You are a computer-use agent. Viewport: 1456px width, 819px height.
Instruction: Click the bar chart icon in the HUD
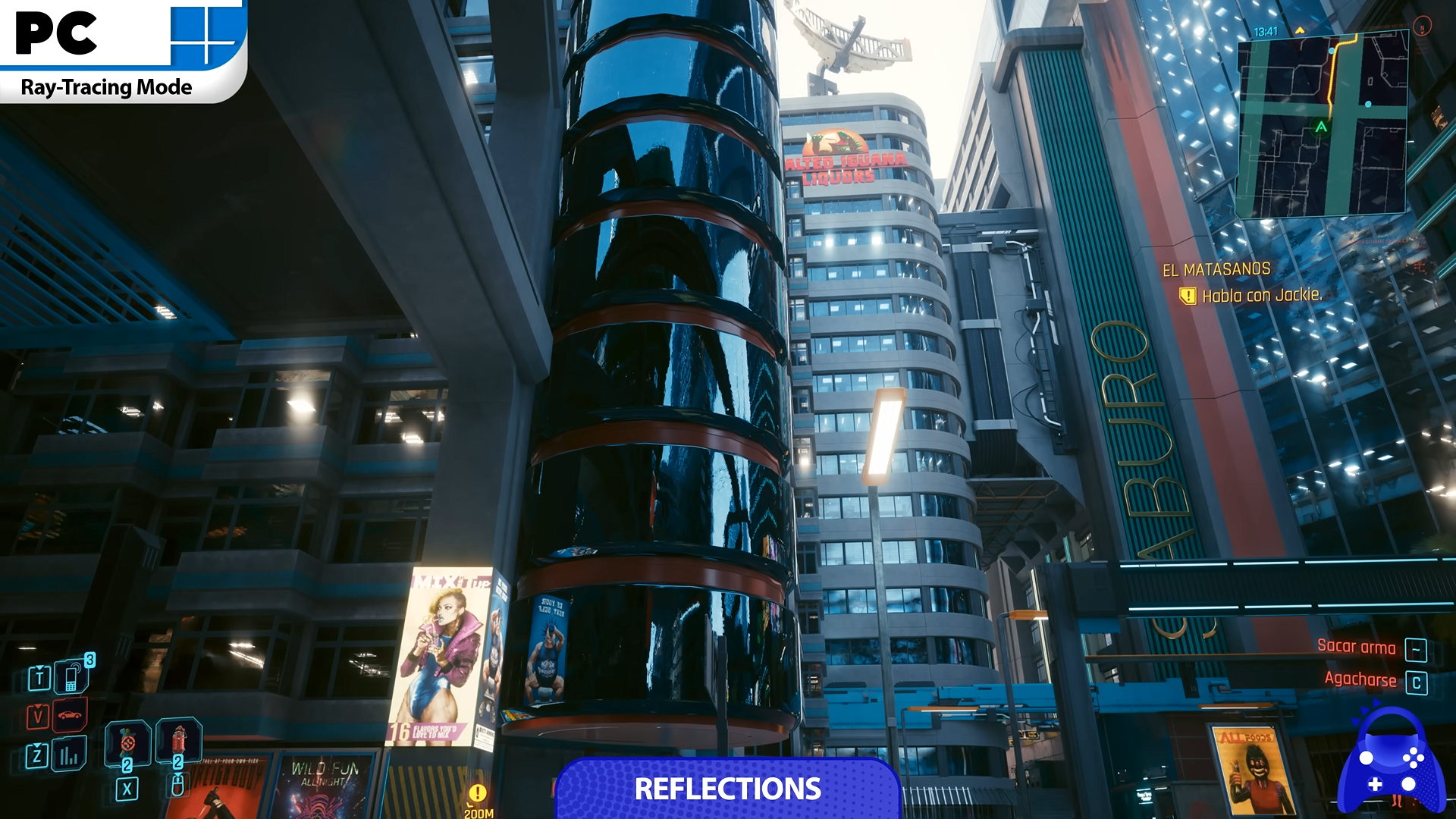pos(69,755)
